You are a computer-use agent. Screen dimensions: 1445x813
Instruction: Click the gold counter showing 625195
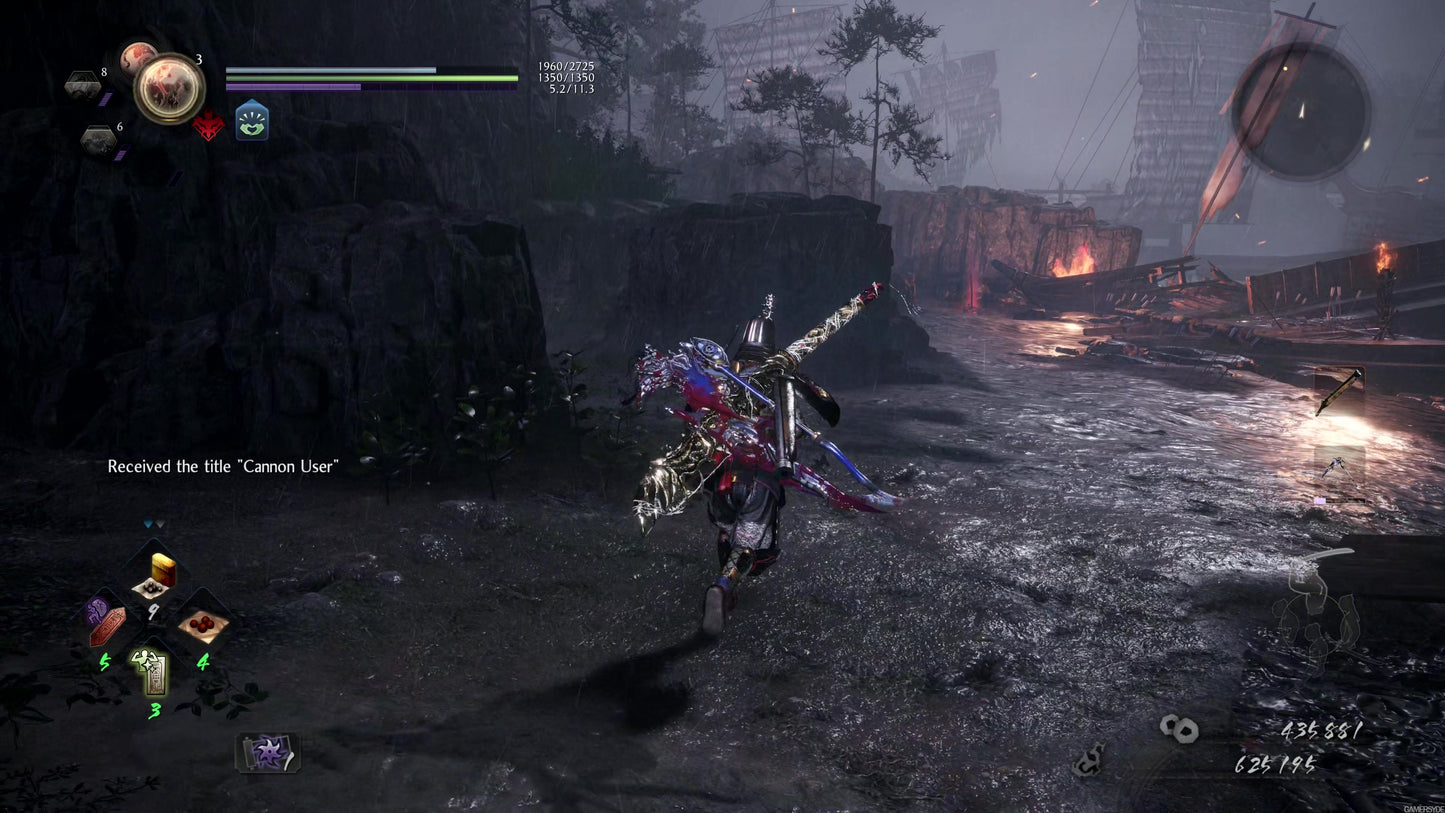[1276, 764]
